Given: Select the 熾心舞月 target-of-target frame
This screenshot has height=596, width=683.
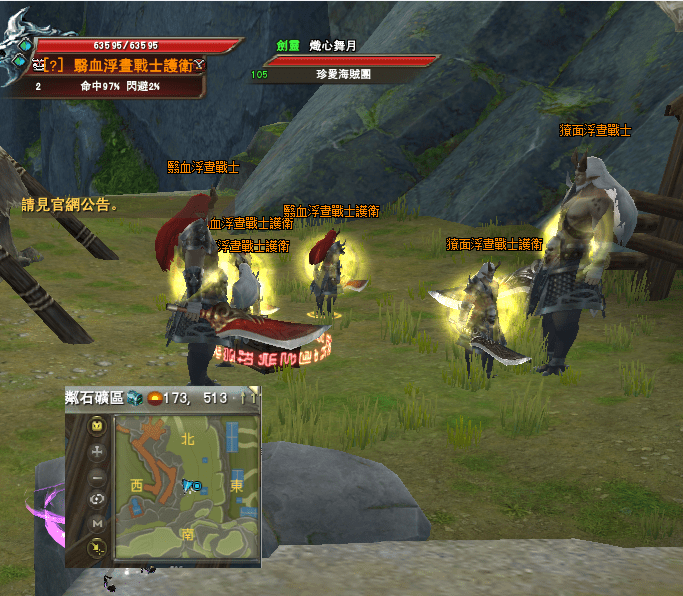Looking at the screenshot, I should tap(350, 61).
